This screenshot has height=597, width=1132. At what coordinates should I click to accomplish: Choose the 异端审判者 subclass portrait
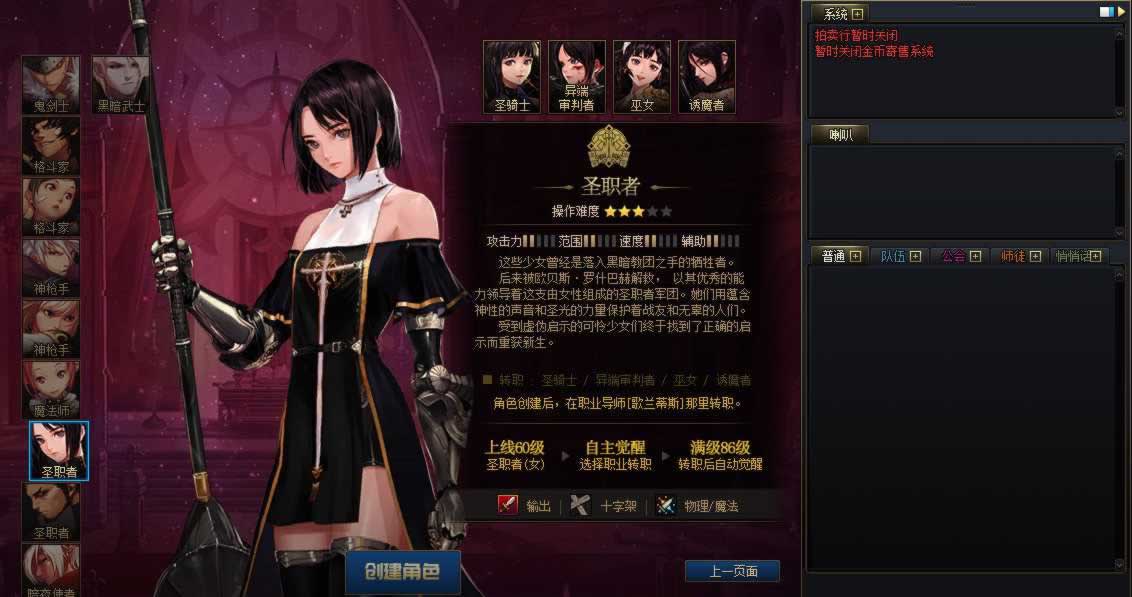click(x=577, y=76)
